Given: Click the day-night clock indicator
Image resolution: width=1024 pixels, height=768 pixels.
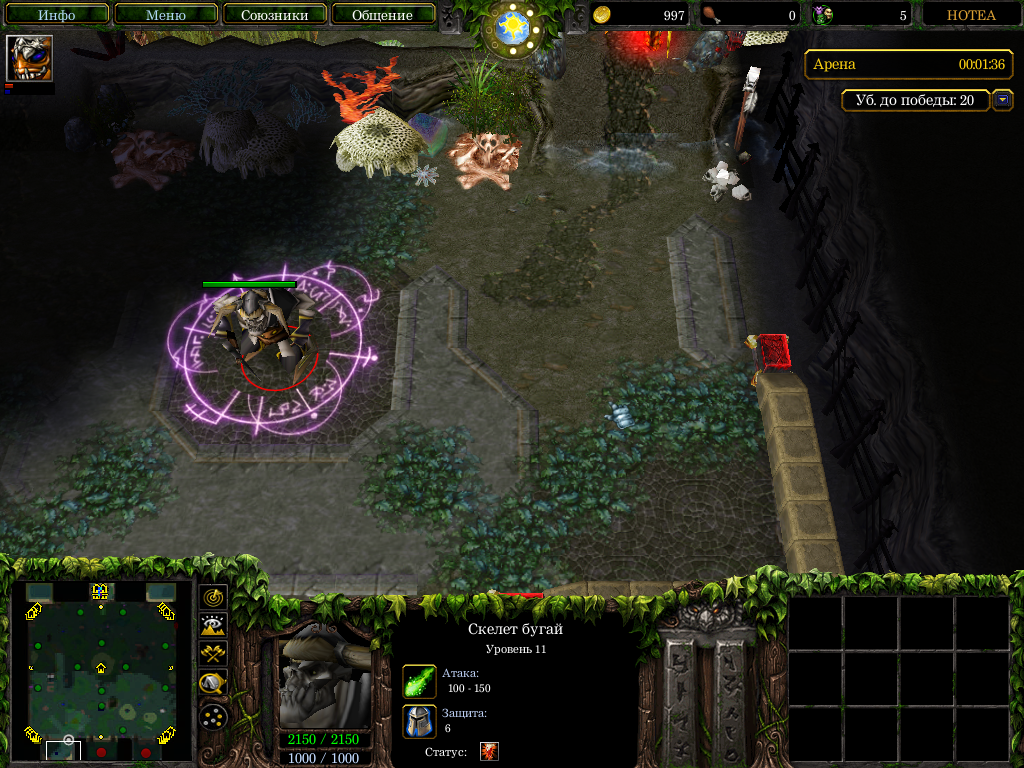Looking at the screenshot, I should point(512,27).
